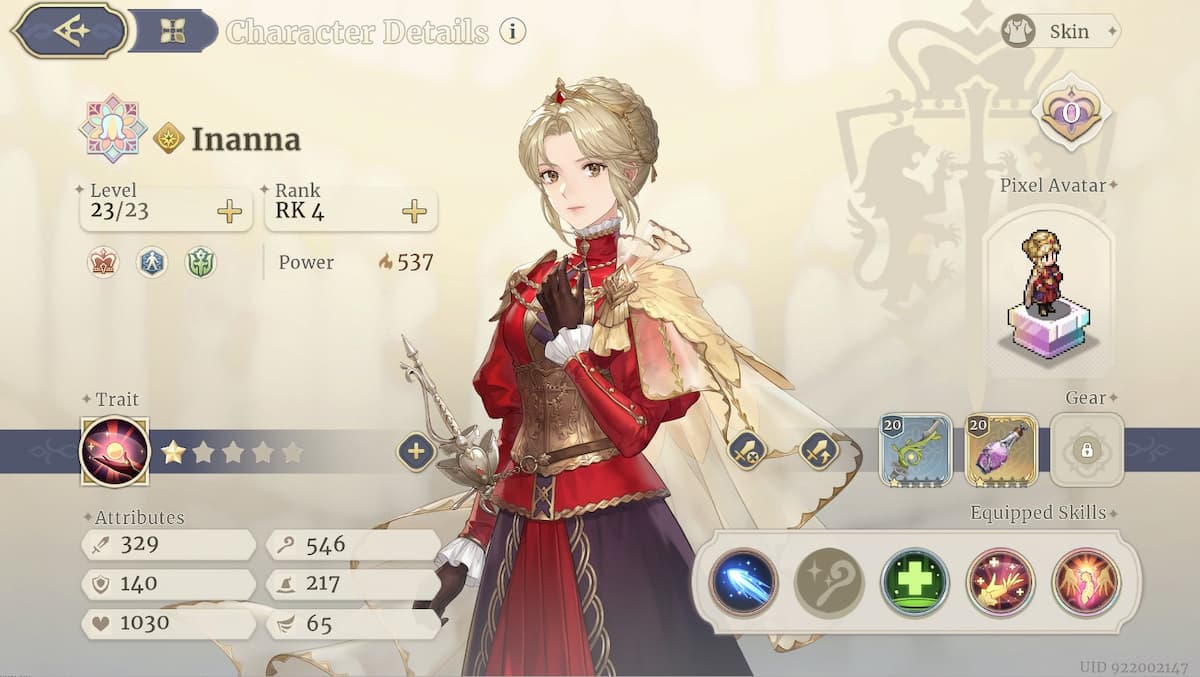Open the home menu icon beside back
The width and height of the screenshot is (1200, 677).
click(x=173, y=31)
